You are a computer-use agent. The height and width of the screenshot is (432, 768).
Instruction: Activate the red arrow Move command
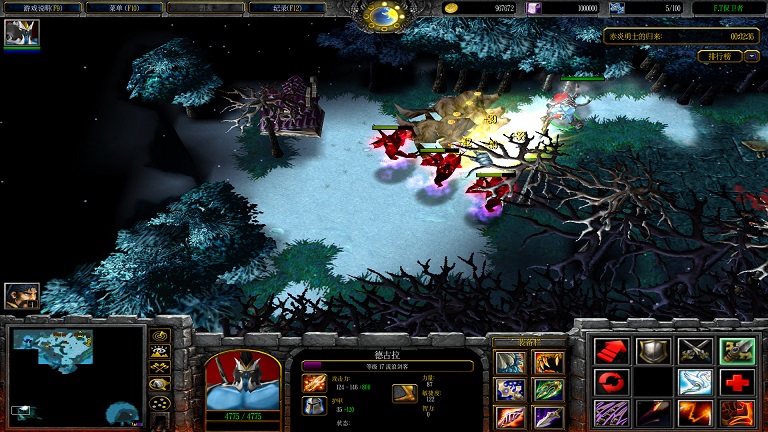[x=608, y=350]
